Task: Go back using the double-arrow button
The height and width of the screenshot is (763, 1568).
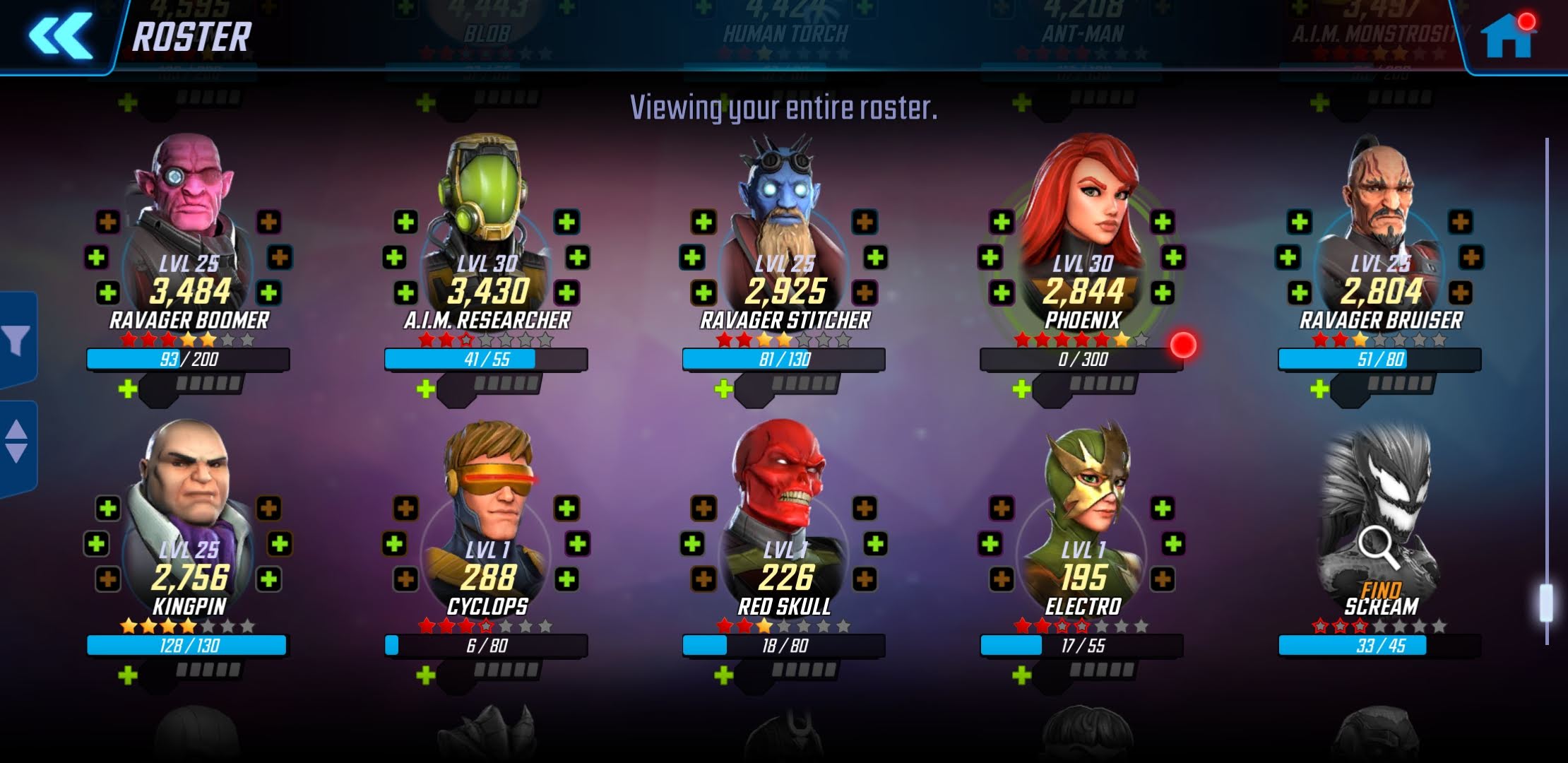Action: coord(60,35)
